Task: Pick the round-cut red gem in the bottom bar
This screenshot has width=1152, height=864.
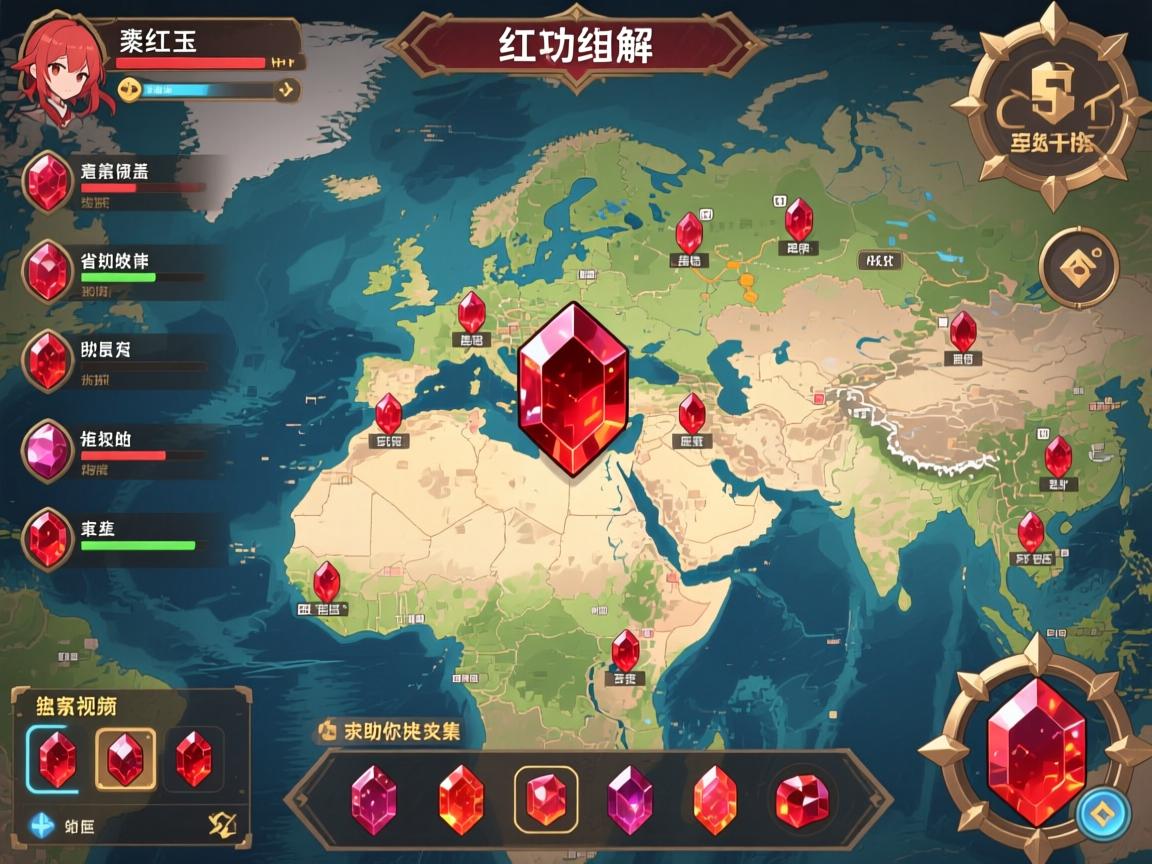Action: [802, 799]
